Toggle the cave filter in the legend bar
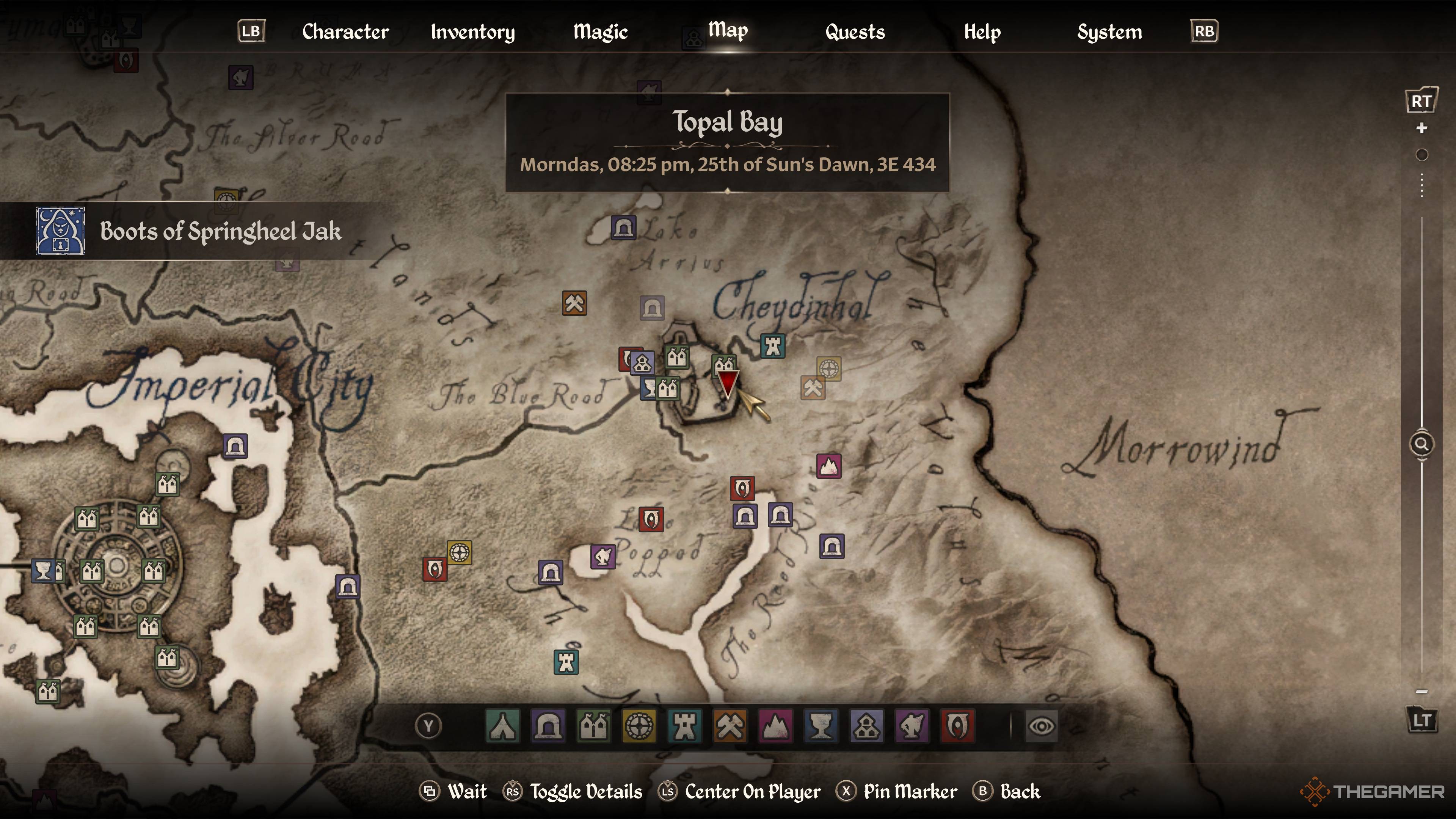 click(x=548, y=726)
